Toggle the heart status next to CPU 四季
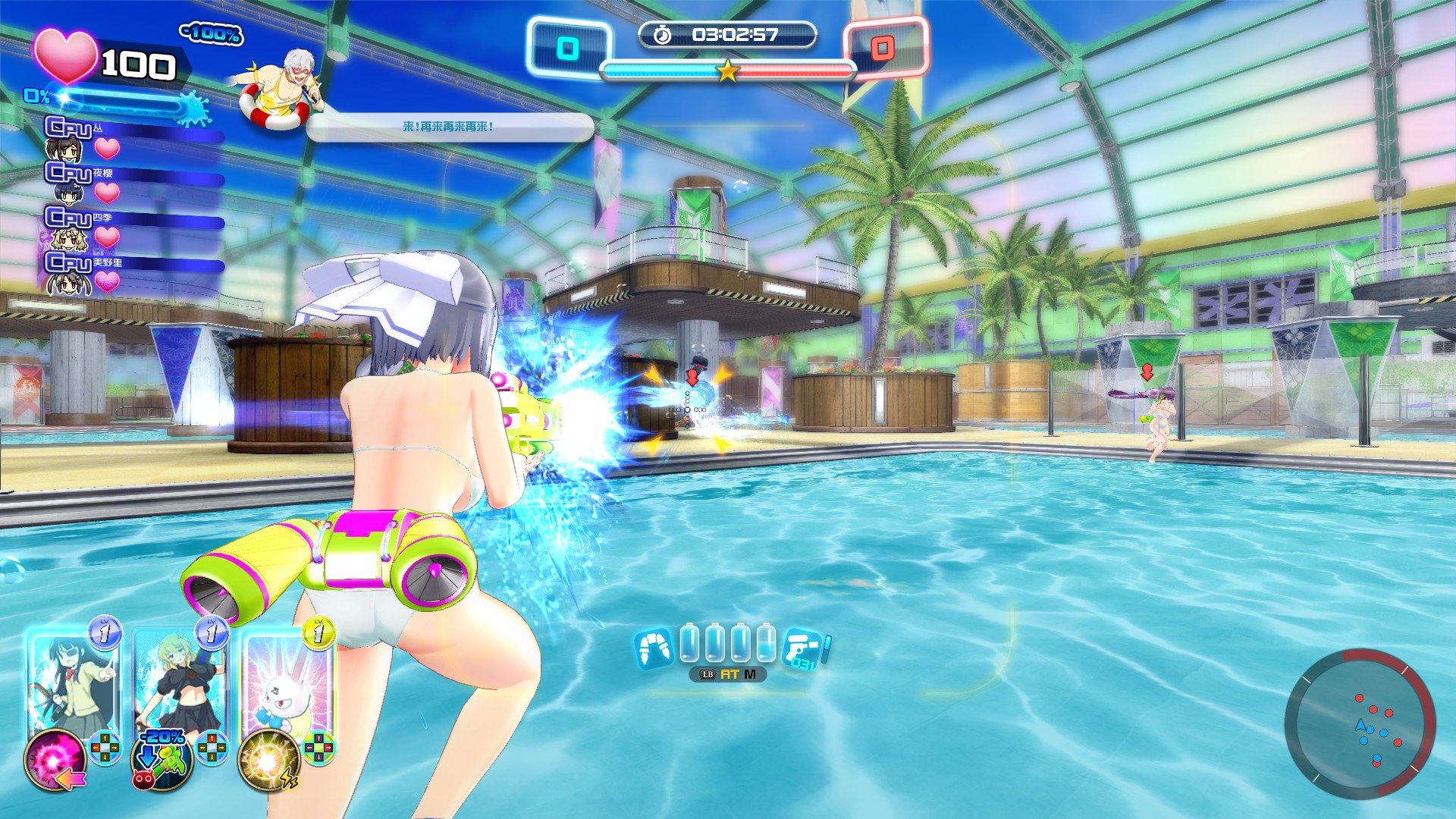 coord(106,235)
